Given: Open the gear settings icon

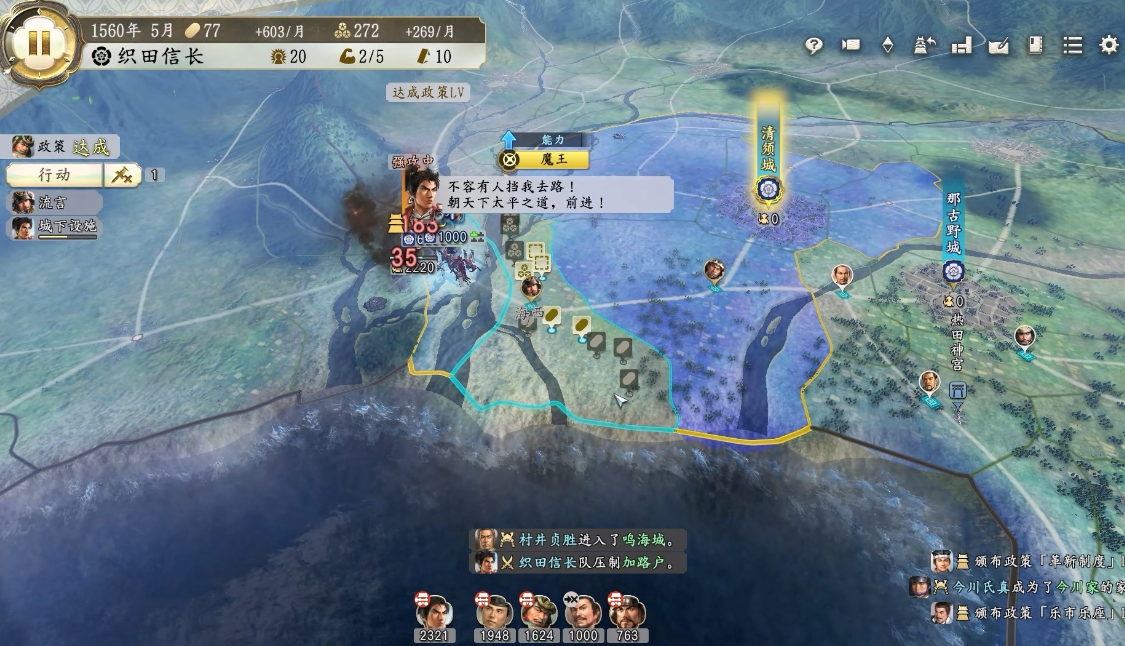Looking at the screenshot, I should [x=1109, y=45].
